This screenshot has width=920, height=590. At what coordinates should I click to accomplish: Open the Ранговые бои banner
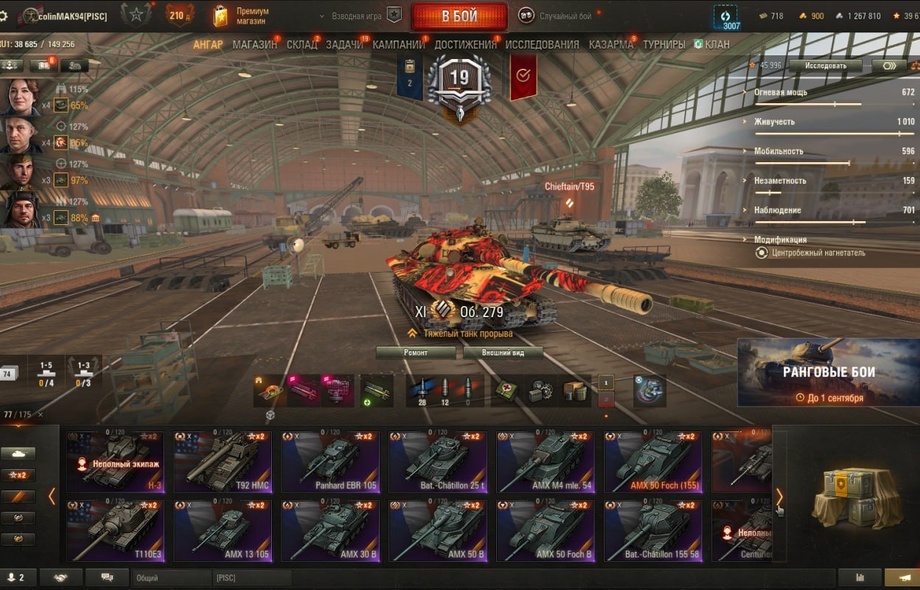coord(827,372)
